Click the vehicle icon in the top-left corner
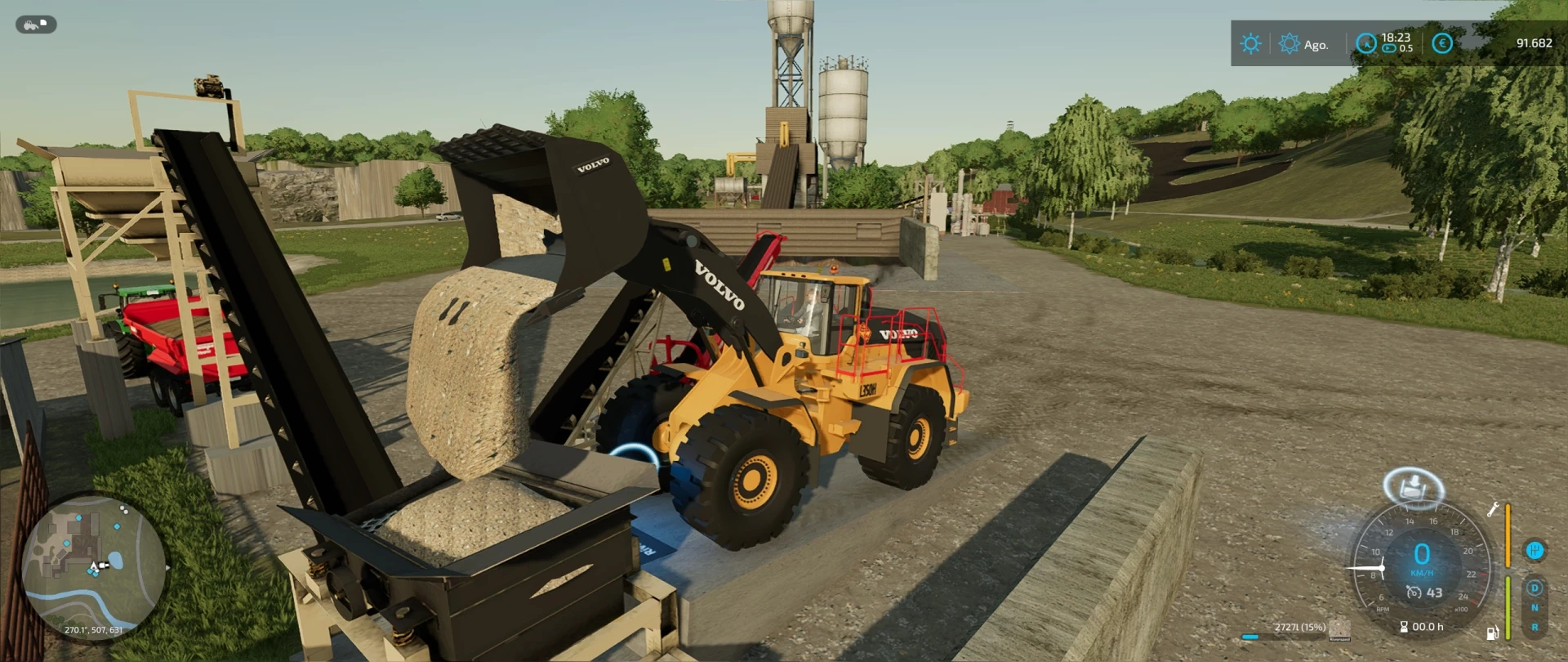The width and height of the screenshot is (1568, 662). (x=36, y=25)
